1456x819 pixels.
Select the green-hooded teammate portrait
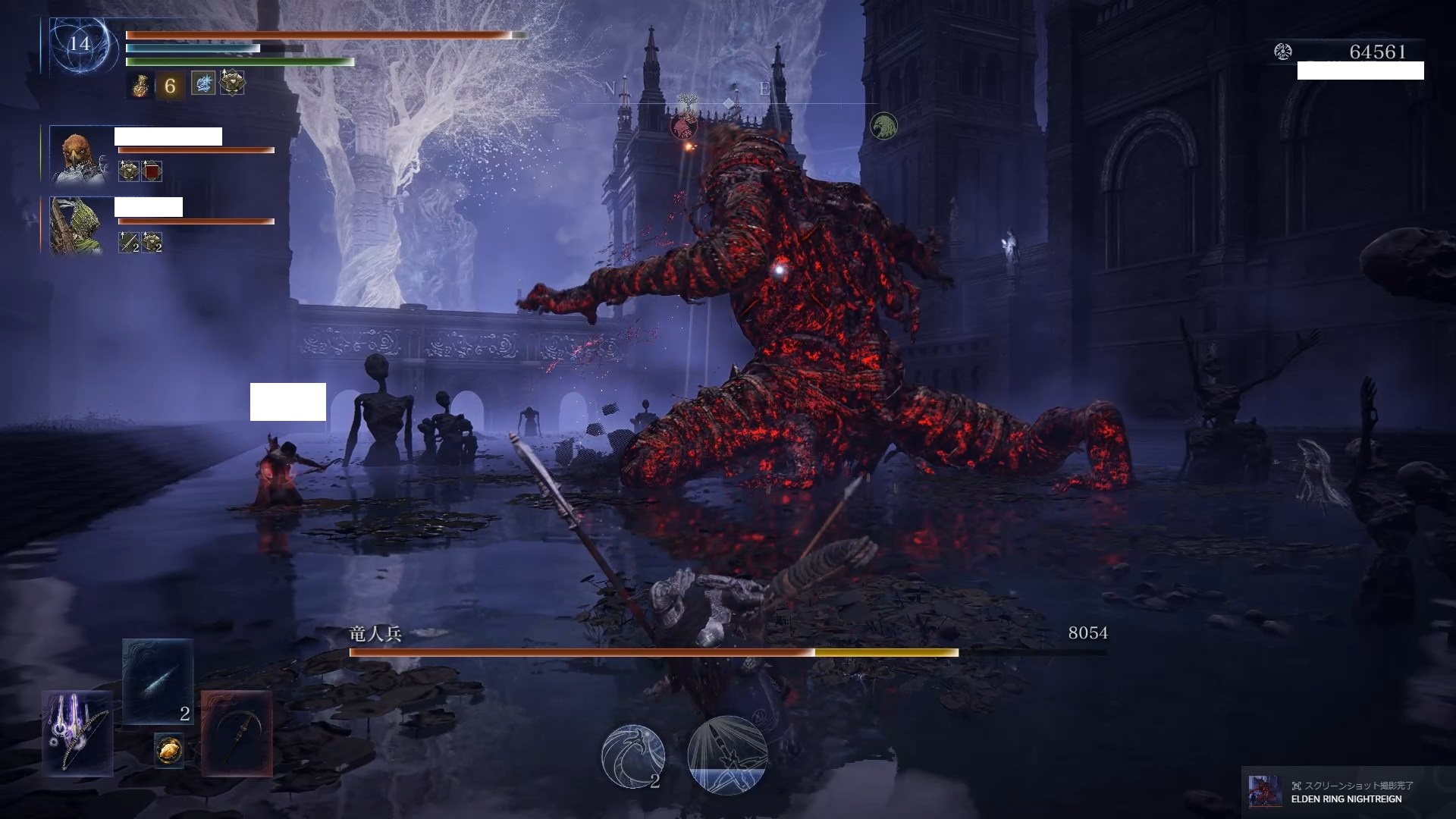click(x=77, y=225)
